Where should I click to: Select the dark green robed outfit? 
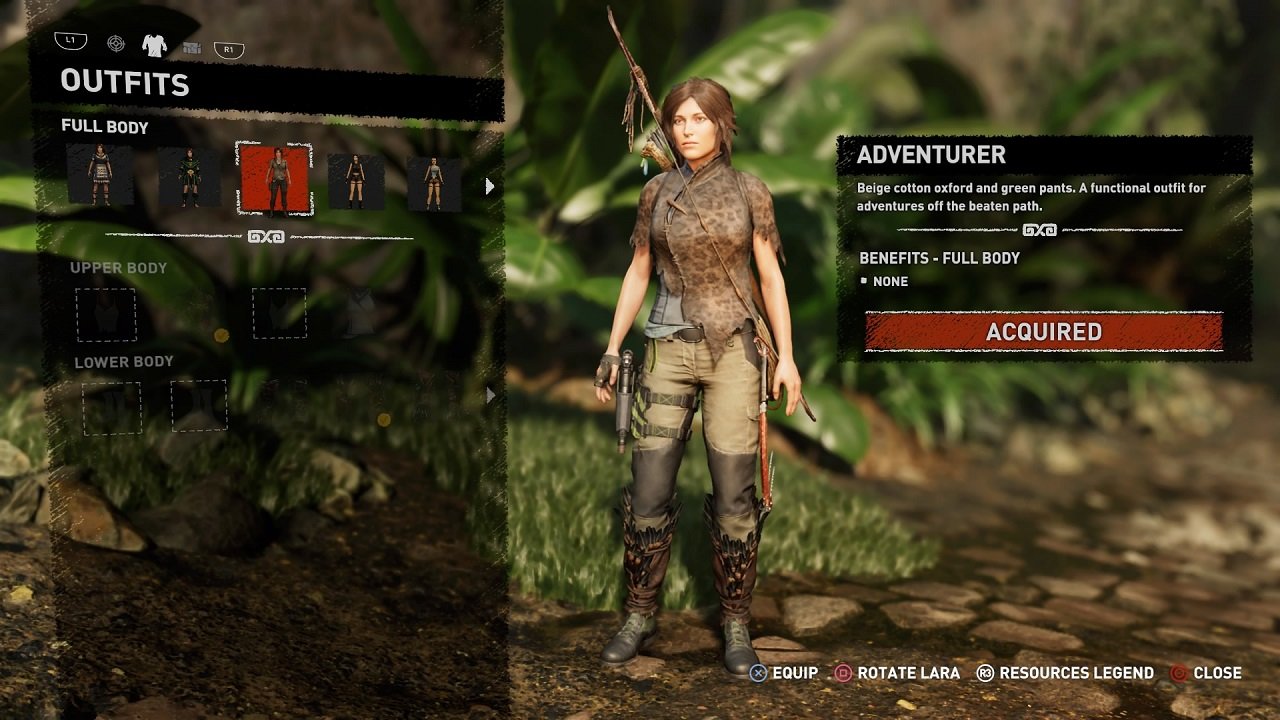[x=189, y=179]
